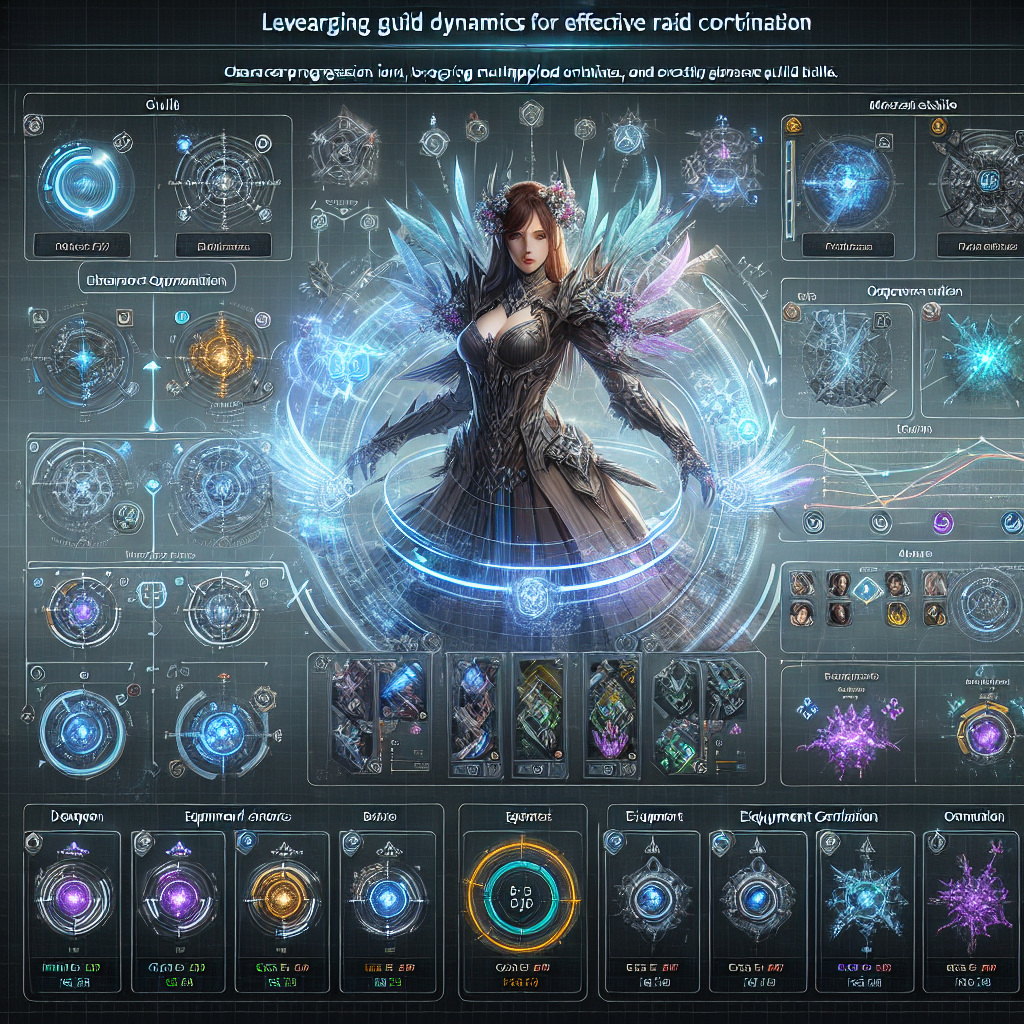Open the gold-ringed purple orb panel

click(985, 735)
